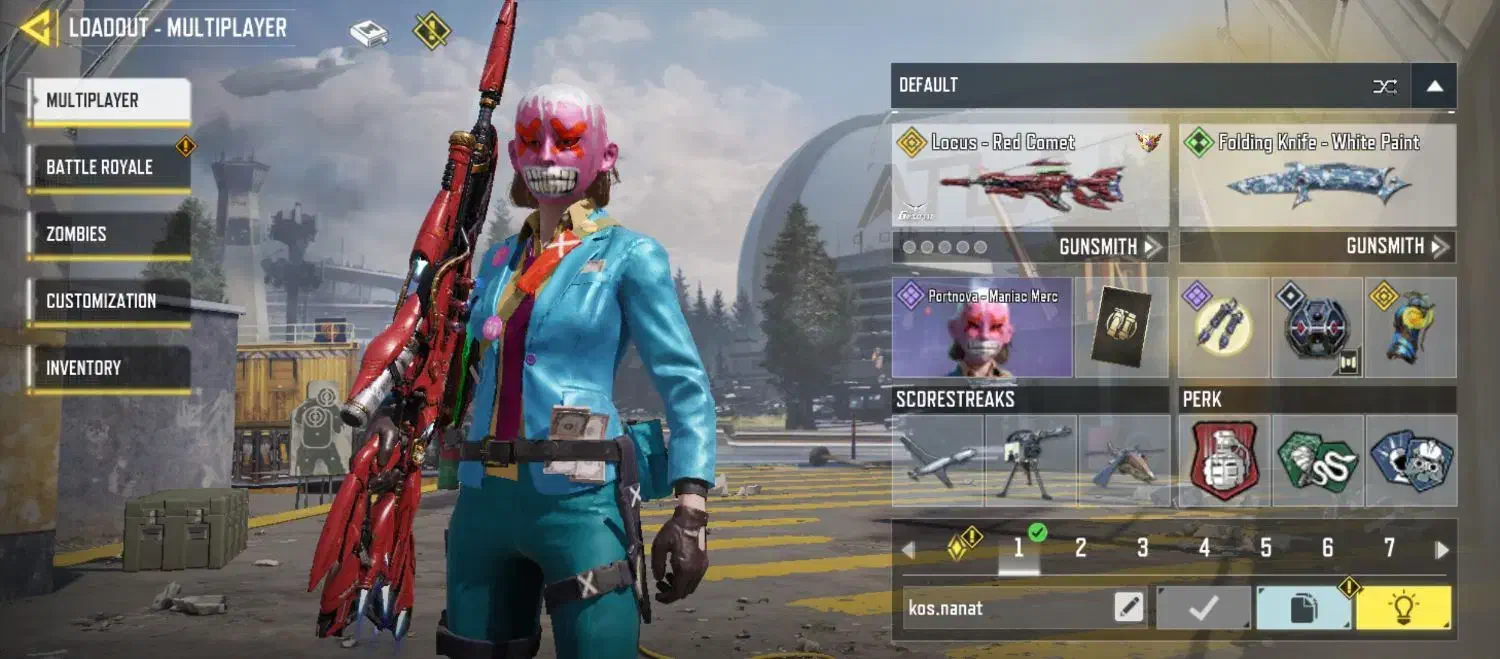Open the yellow lightbulb recommendations button
The width and height of the screenshot is (1500, 659).
tap(1403, 607)
